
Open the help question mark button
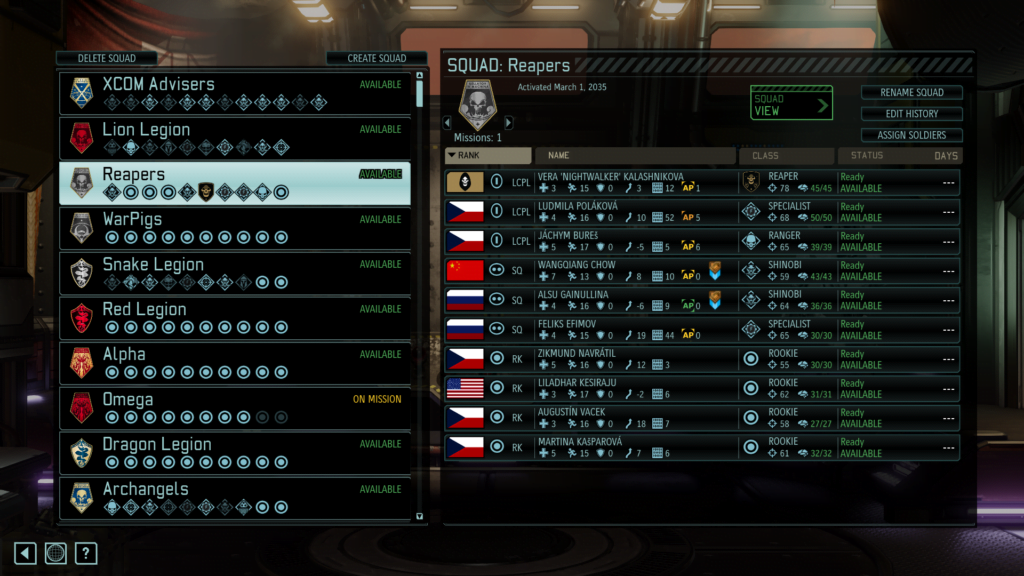(x=86, y=553)
